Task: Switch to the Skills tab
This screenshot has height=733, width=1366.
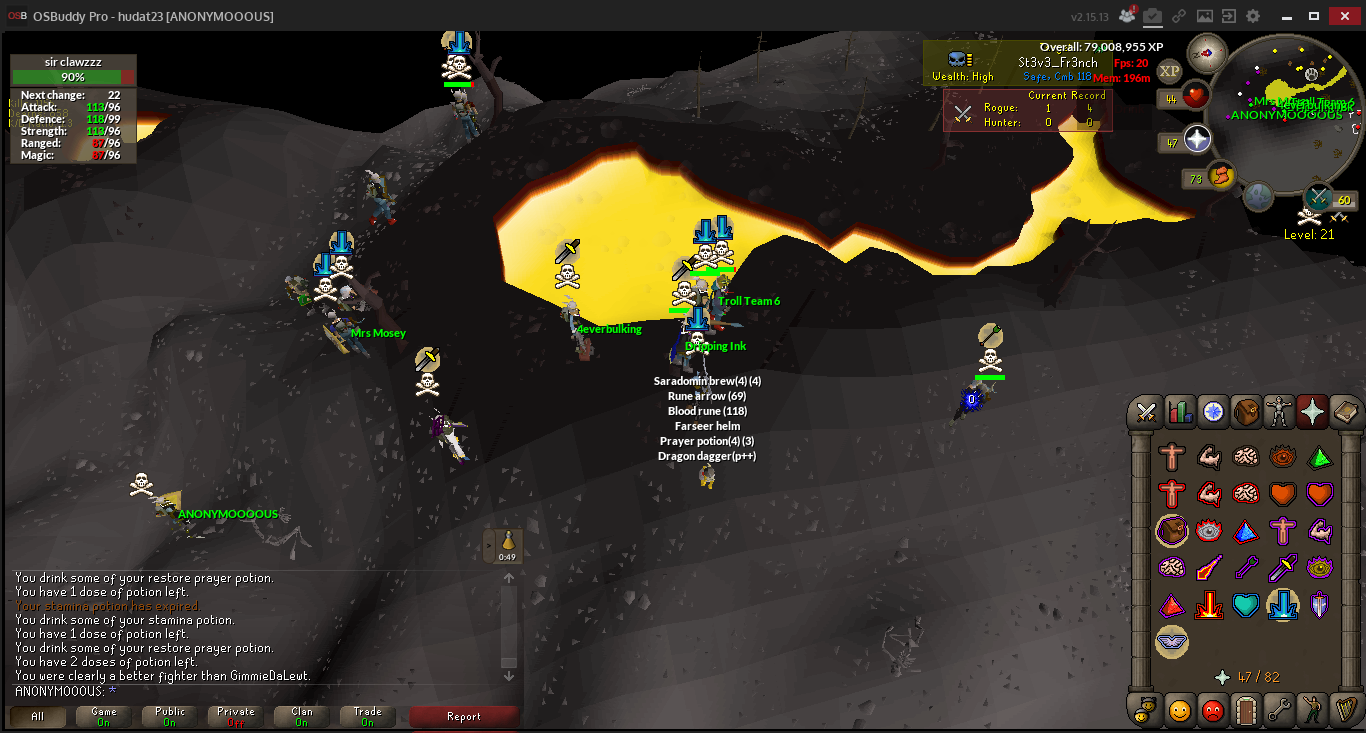Action: pyautogui.click(x=1180, y=412)
